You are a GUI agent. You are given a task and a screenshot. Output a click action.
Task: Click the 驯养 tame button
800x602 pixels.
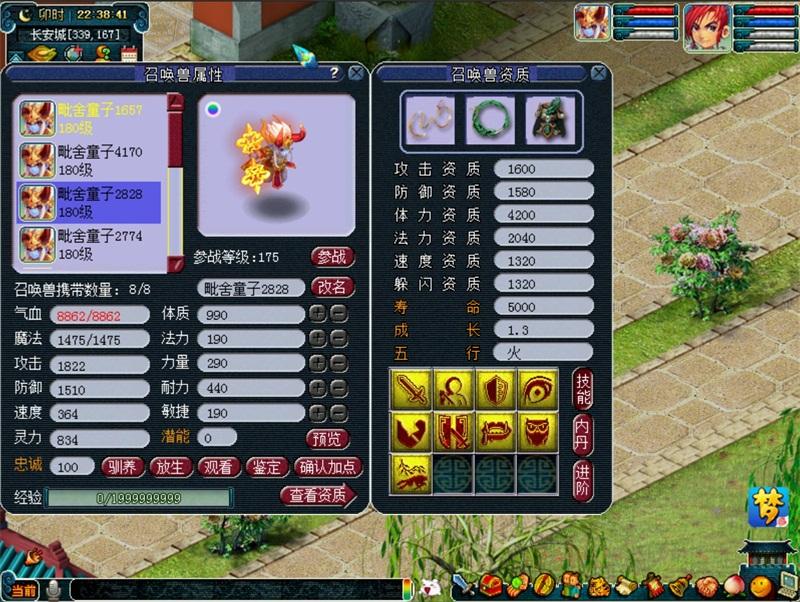click(122, 466)
